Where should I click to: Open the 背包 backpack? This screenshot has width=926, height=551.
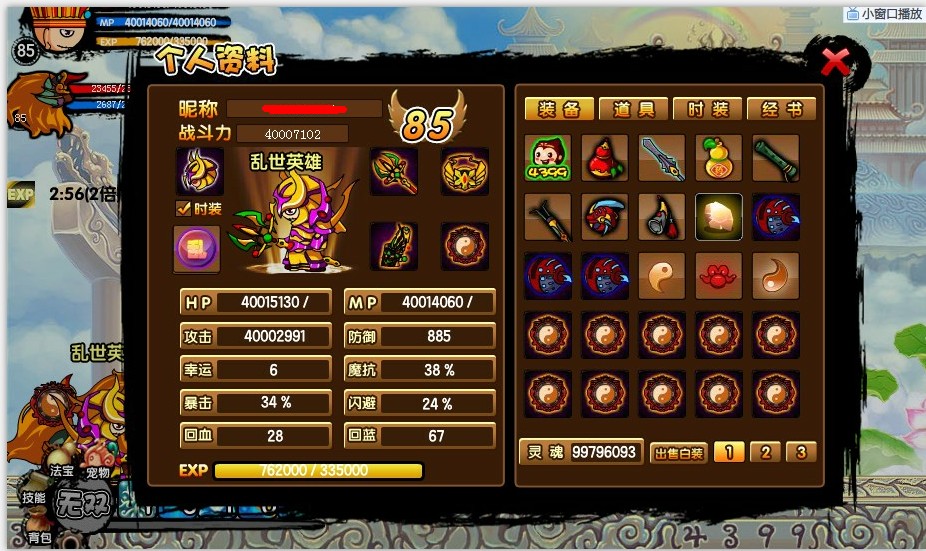click(x=40, y=537)
